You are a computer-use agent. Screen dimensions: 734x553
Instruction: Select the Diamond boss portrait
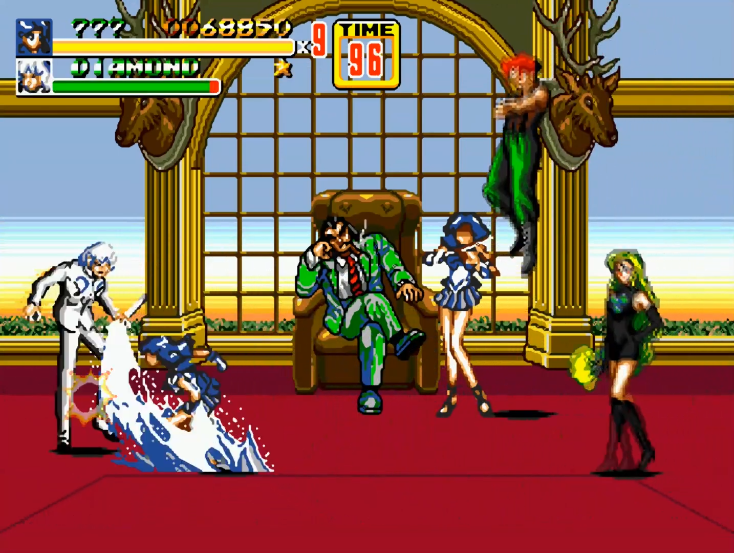pos(33,77)
